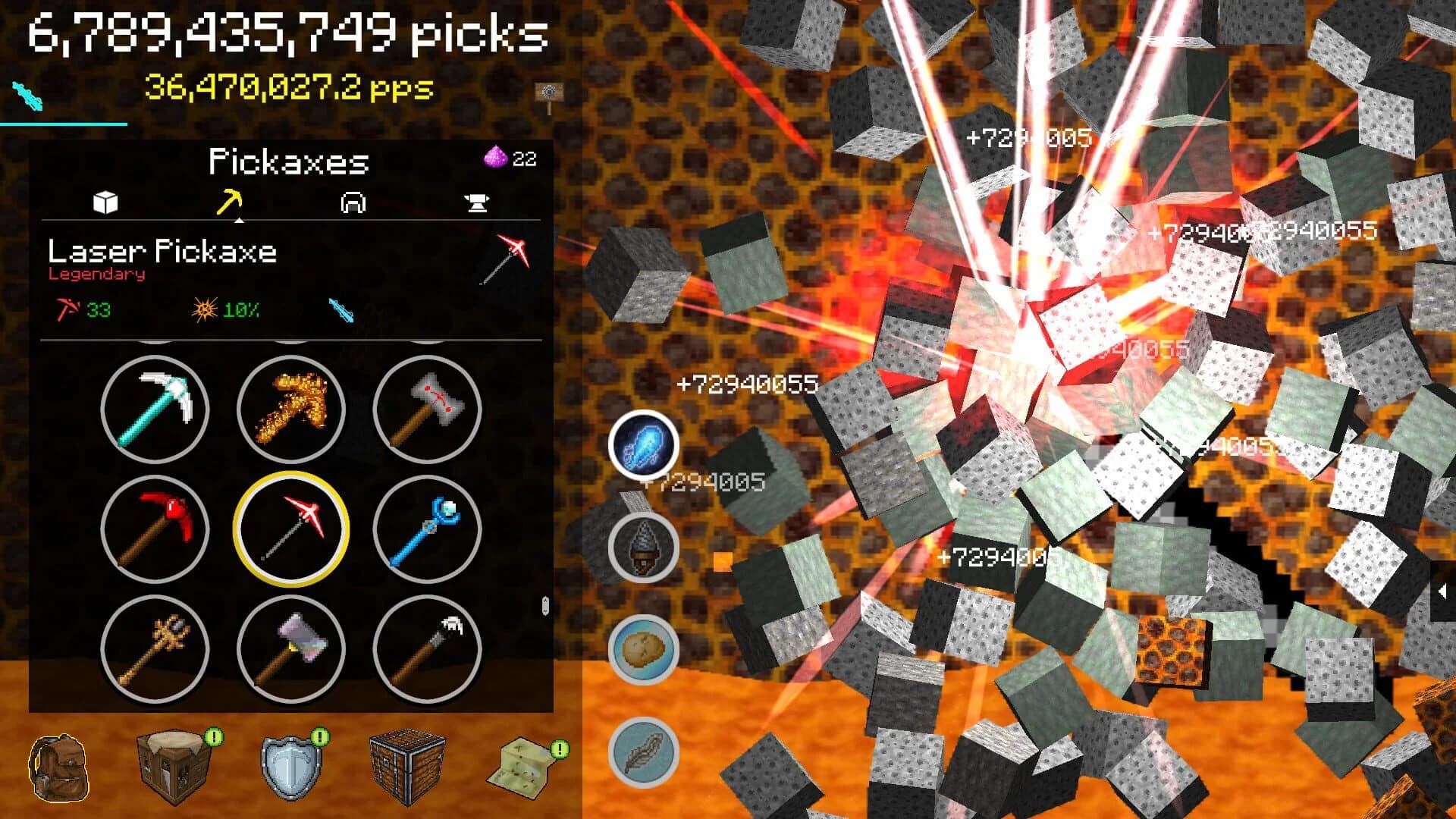Switch to the Anvil tab
Image resolution: width=1456 pixels, height=819 pixels.
tap(478, 202)
